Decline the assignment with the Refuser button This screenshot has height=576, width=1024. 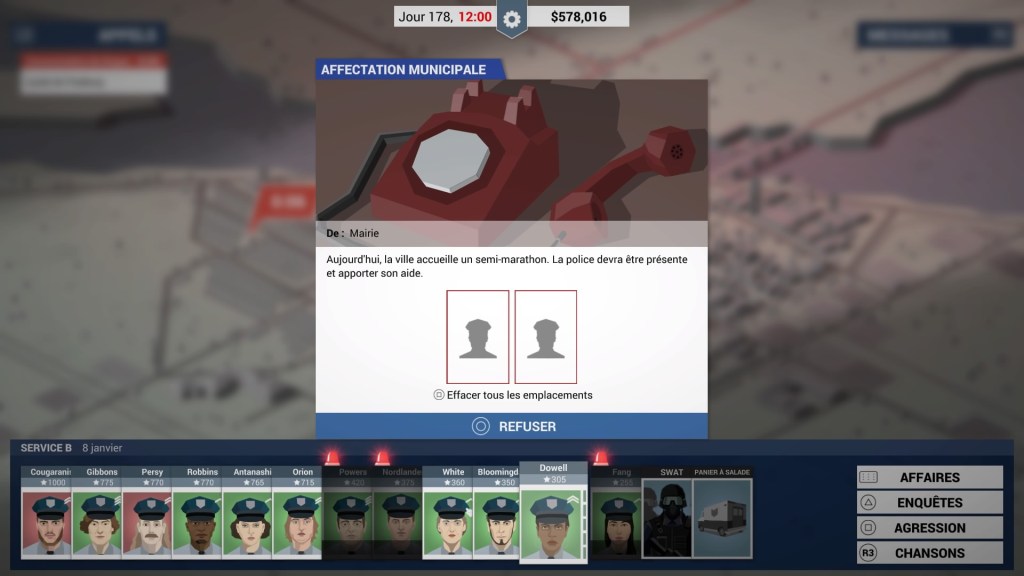[x=511, y=426]
